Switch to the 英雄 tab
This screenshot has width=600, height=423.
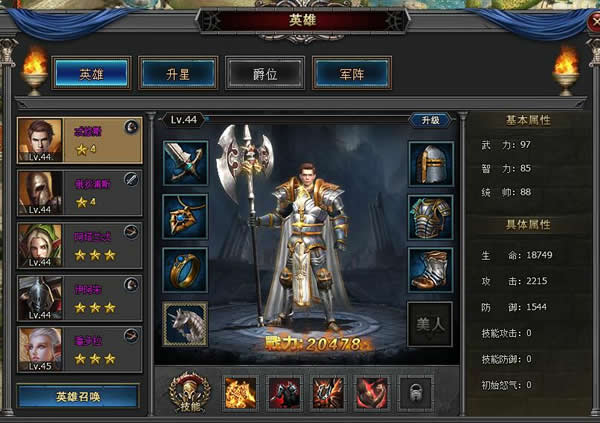[92, 73]
